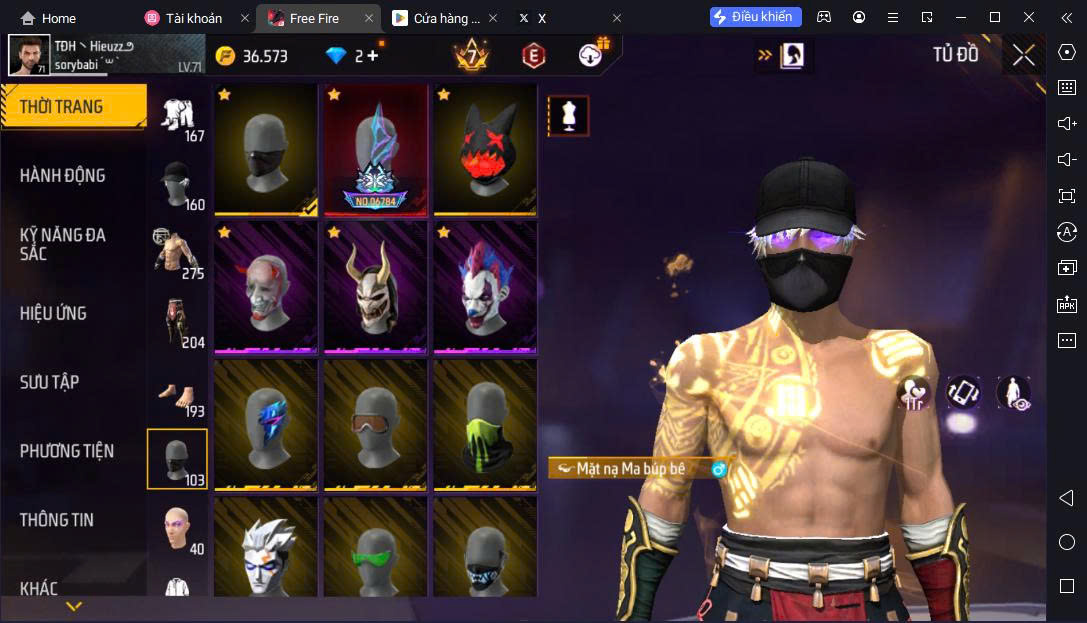
Task: Choose the horned oni skull mask
Action: [x=375, y=287]
